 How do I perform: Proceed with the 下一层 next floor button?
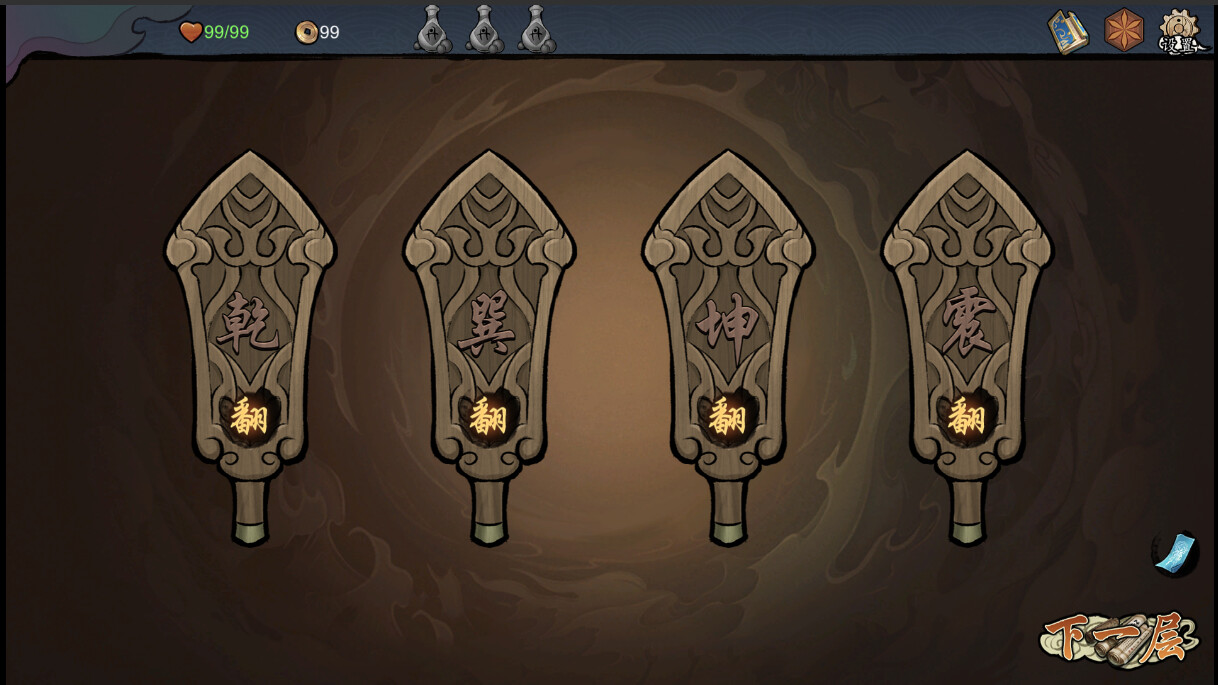1120,637
